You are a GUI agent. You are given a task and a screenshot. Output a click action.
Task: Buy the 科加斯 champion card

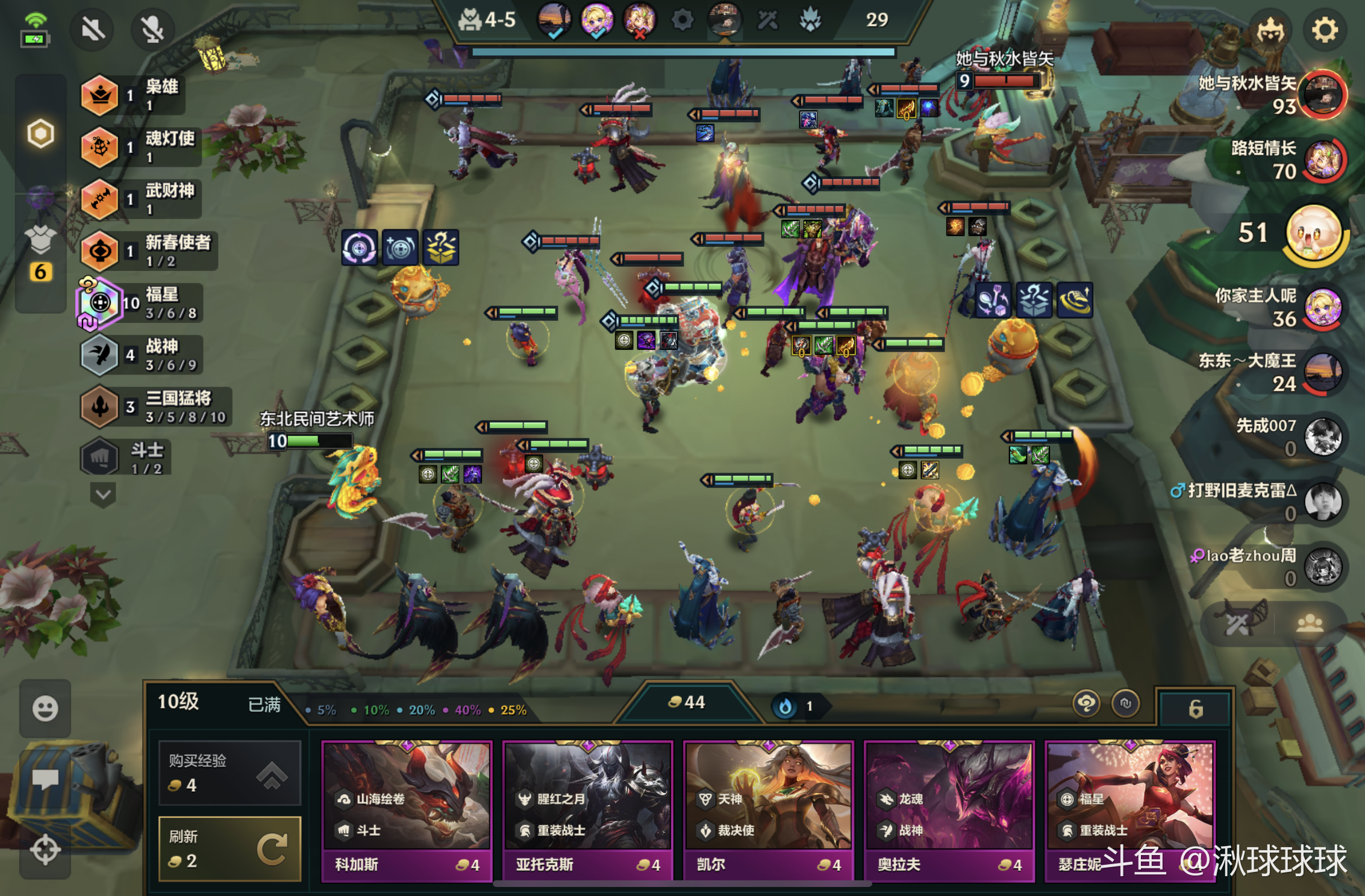(407, 810)
